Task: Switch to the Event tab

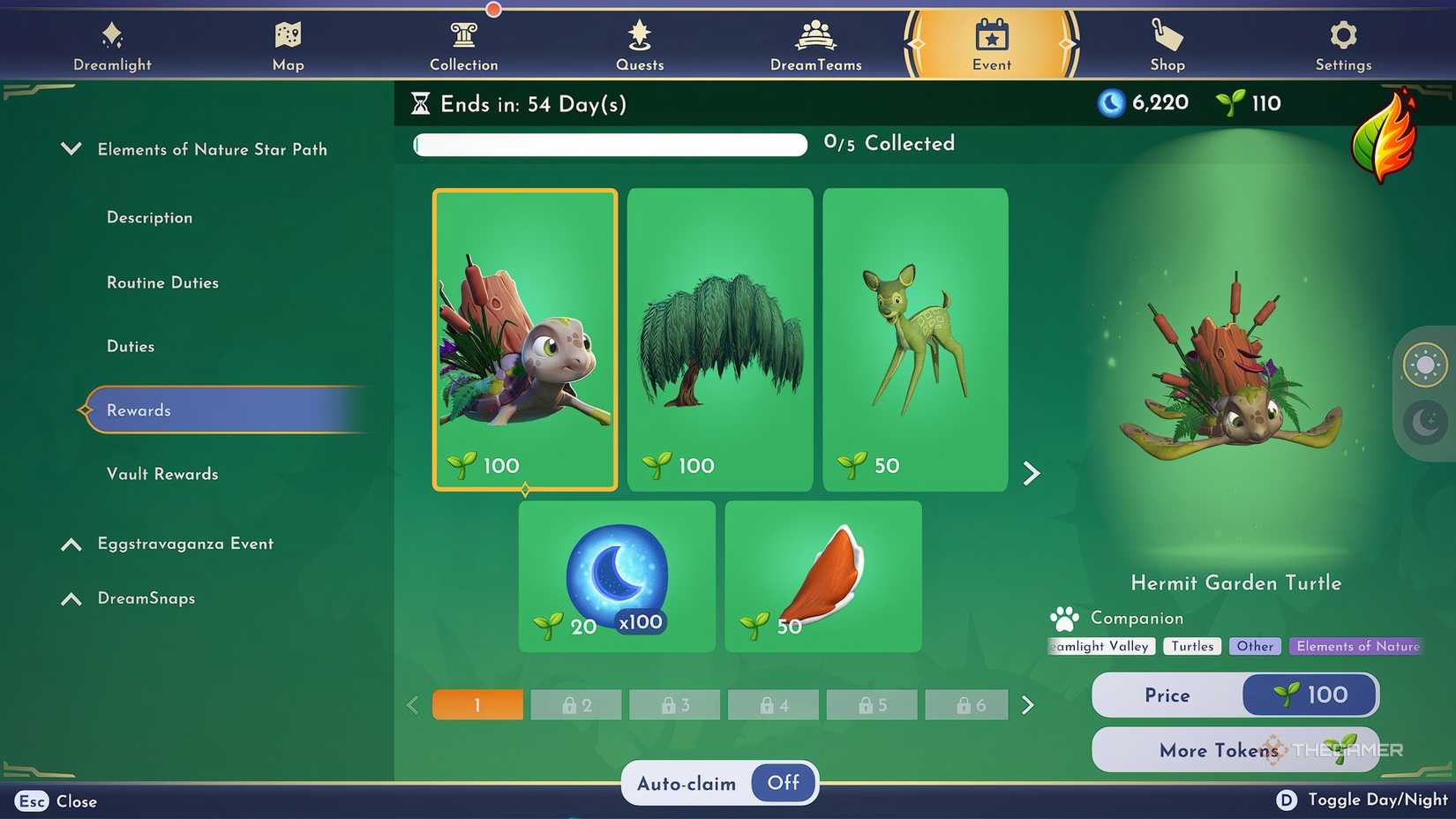Action: [x=991, y=42]
